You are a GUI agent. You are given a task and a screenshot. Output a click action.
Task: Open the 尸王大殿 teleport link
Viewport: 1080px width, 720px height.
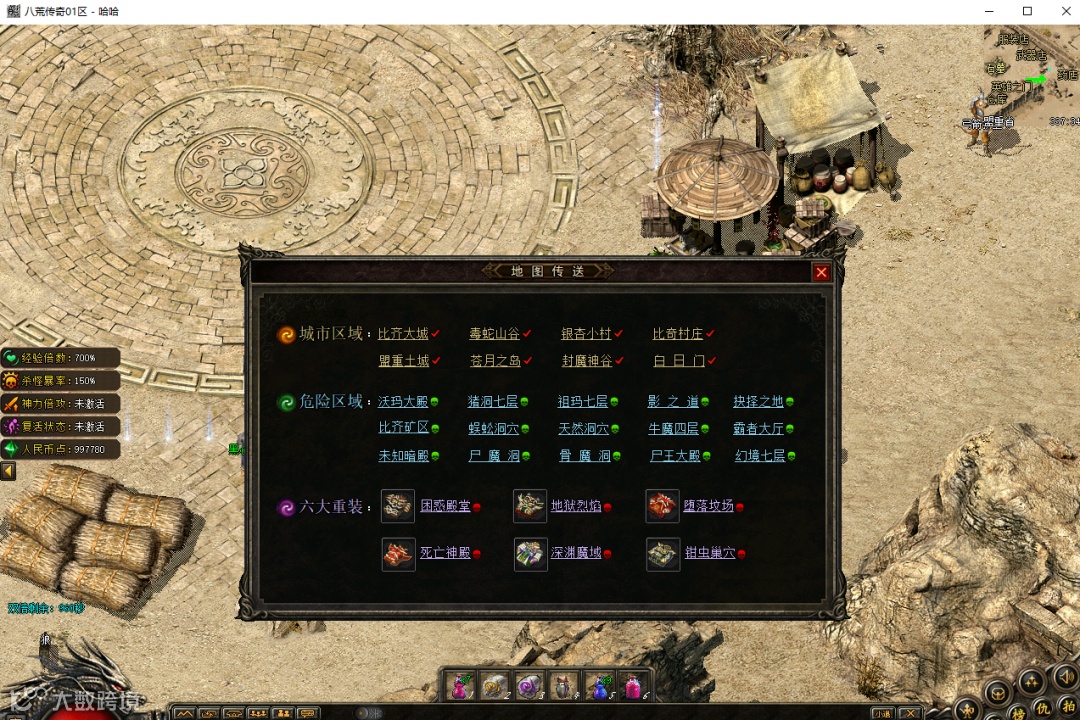click(673, 456)
